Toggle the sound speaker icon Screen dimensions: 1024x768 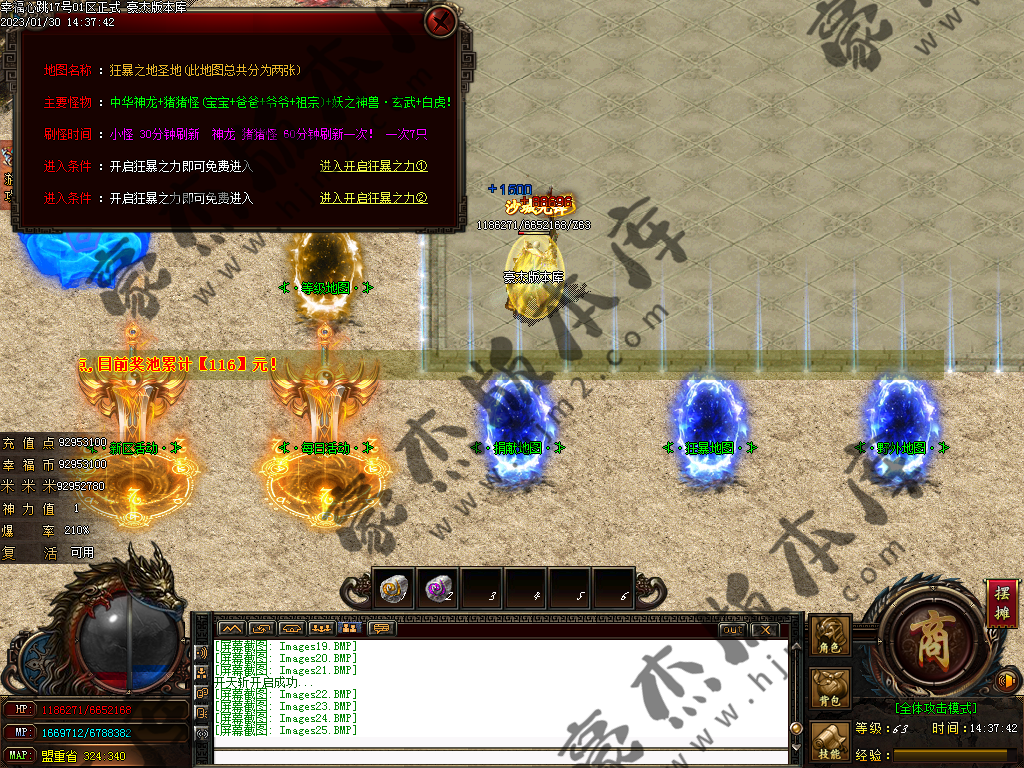(x=1008, y=682)
